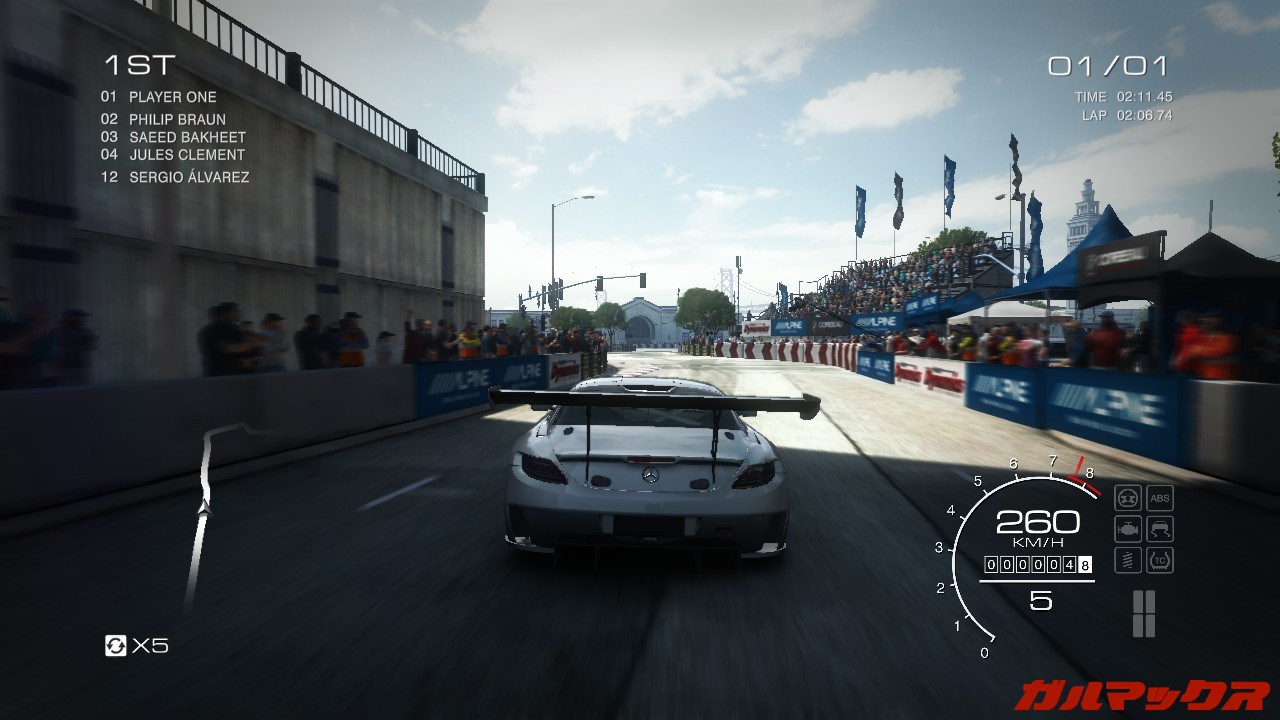Click Sergio Álvarez in the position list

point(188,177)
